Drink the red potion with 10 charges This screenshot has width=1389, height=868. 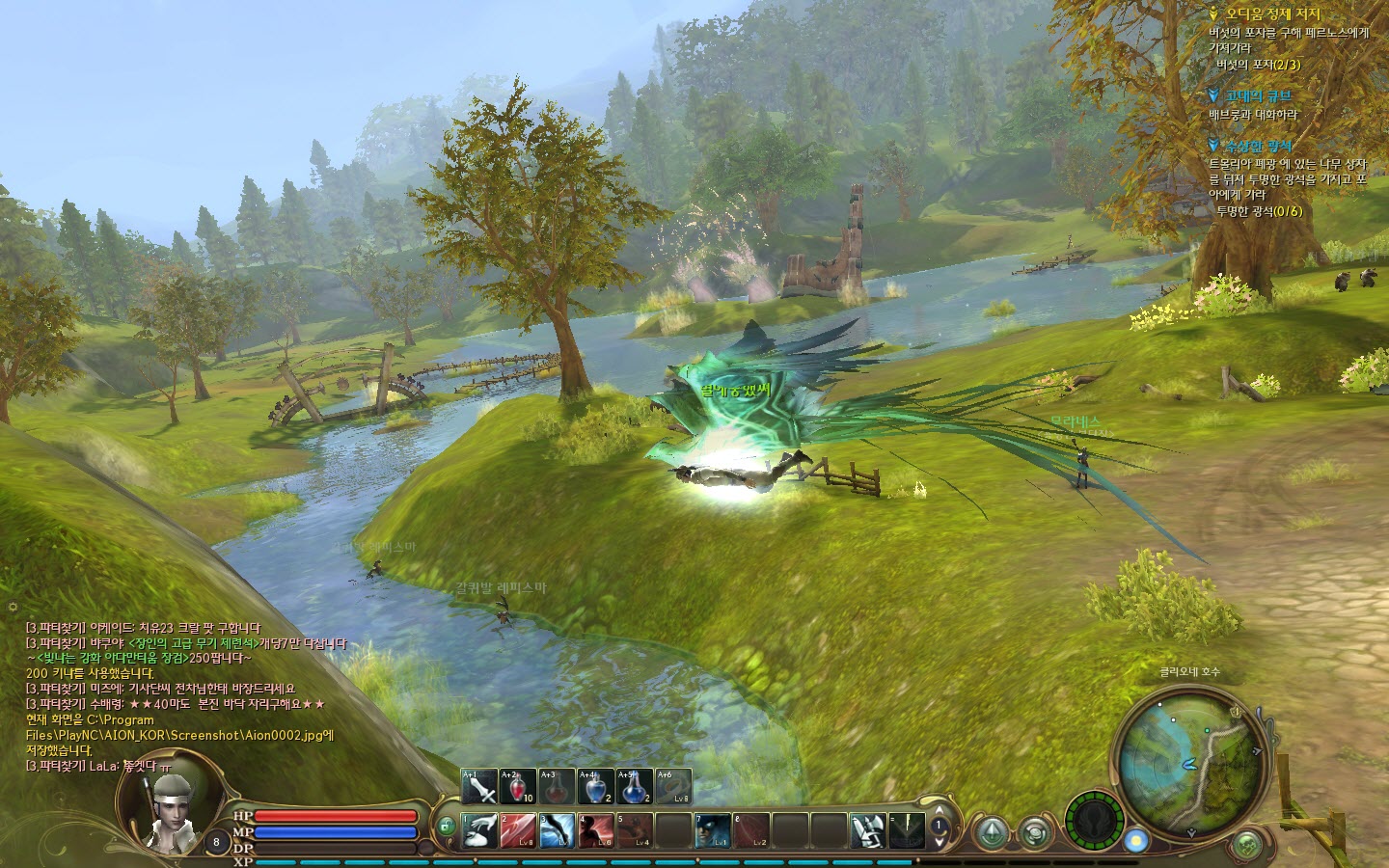pyautogui.click(x=518, y=787)
